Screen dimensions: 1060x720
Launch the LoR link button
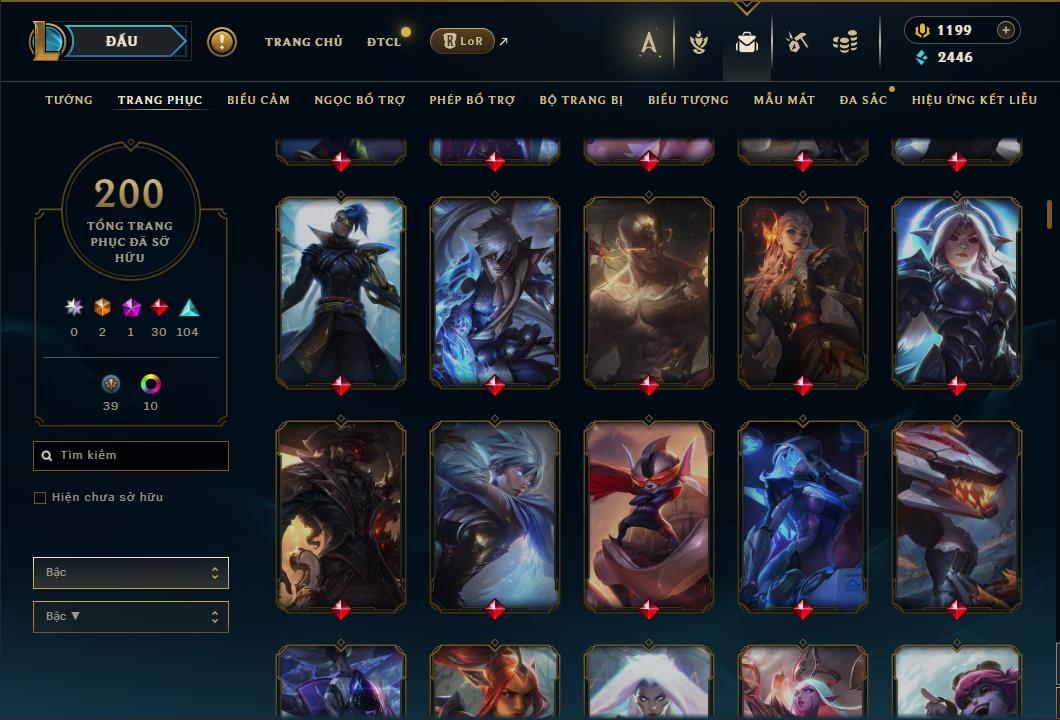pos(462,41)
